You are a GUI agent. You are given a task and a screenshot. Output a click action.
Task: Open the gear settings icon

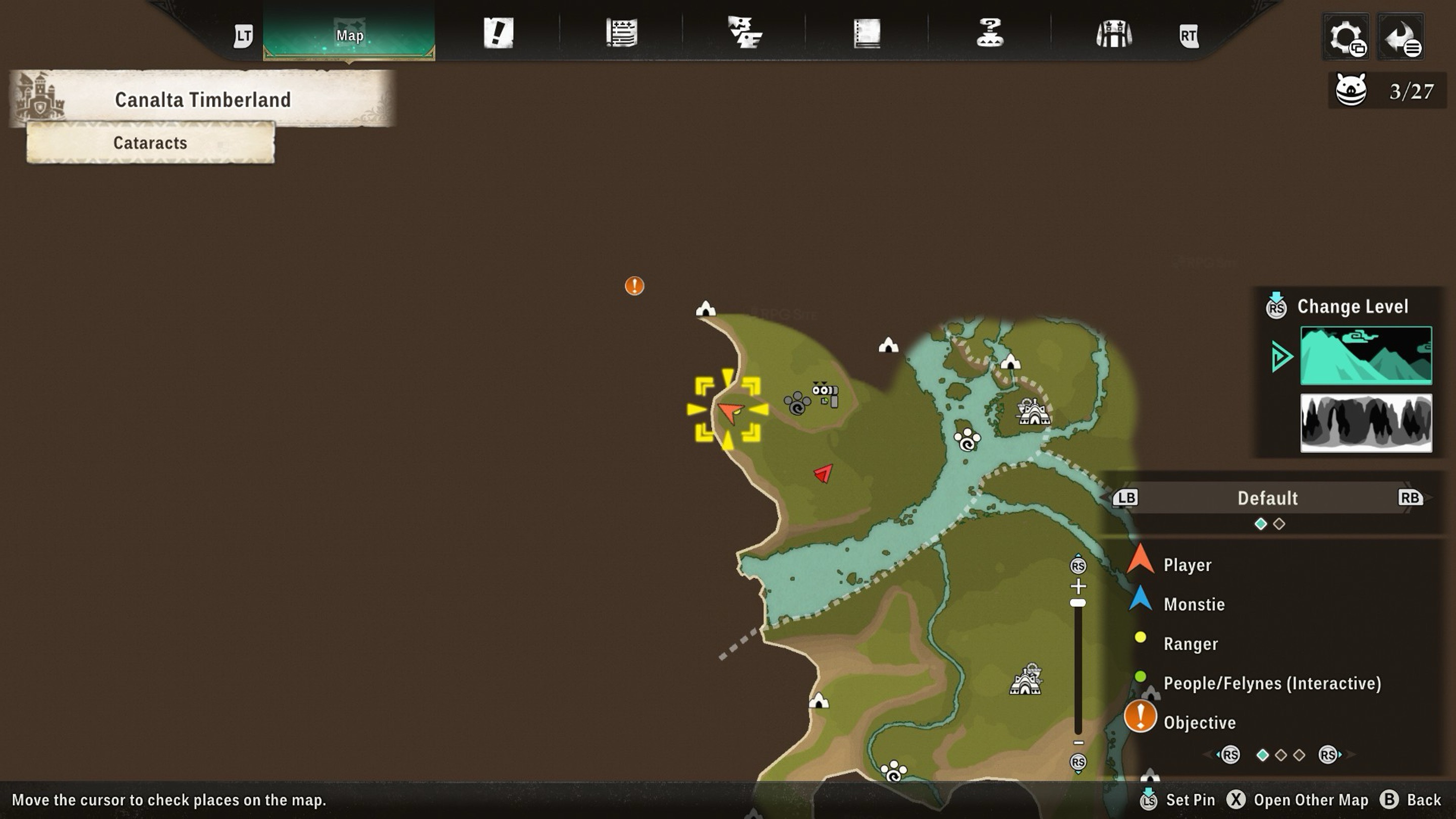[x=1346, y=37]
